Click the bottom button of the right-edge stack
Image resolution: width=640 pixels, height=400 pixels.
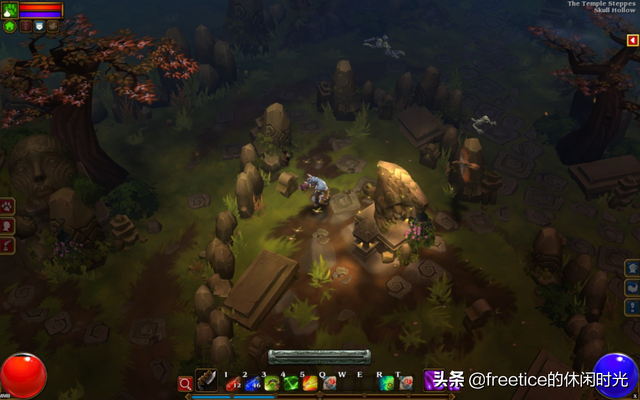[x=632, y=306]
